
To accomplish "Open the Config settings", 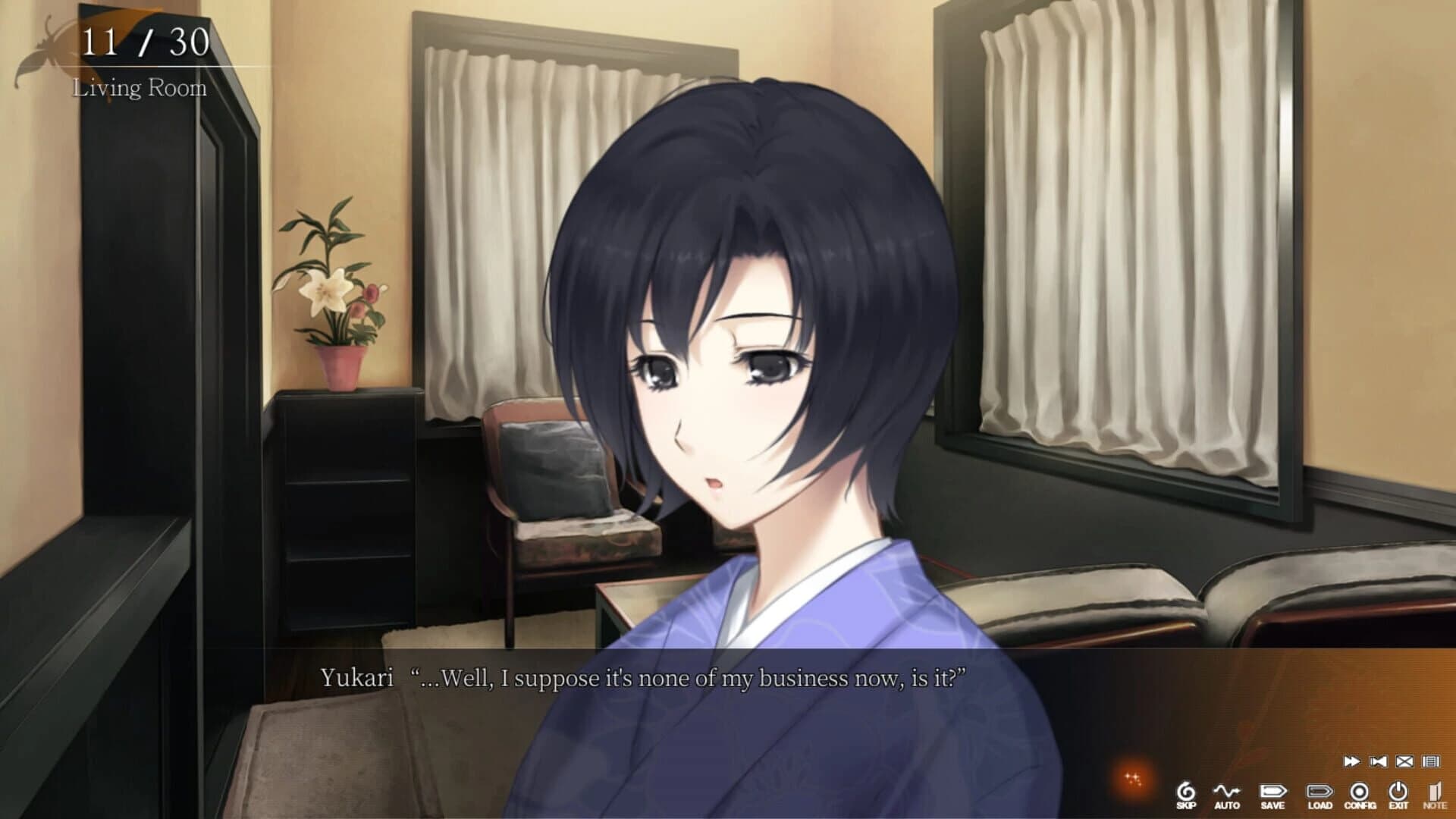I will point(1359,791).
